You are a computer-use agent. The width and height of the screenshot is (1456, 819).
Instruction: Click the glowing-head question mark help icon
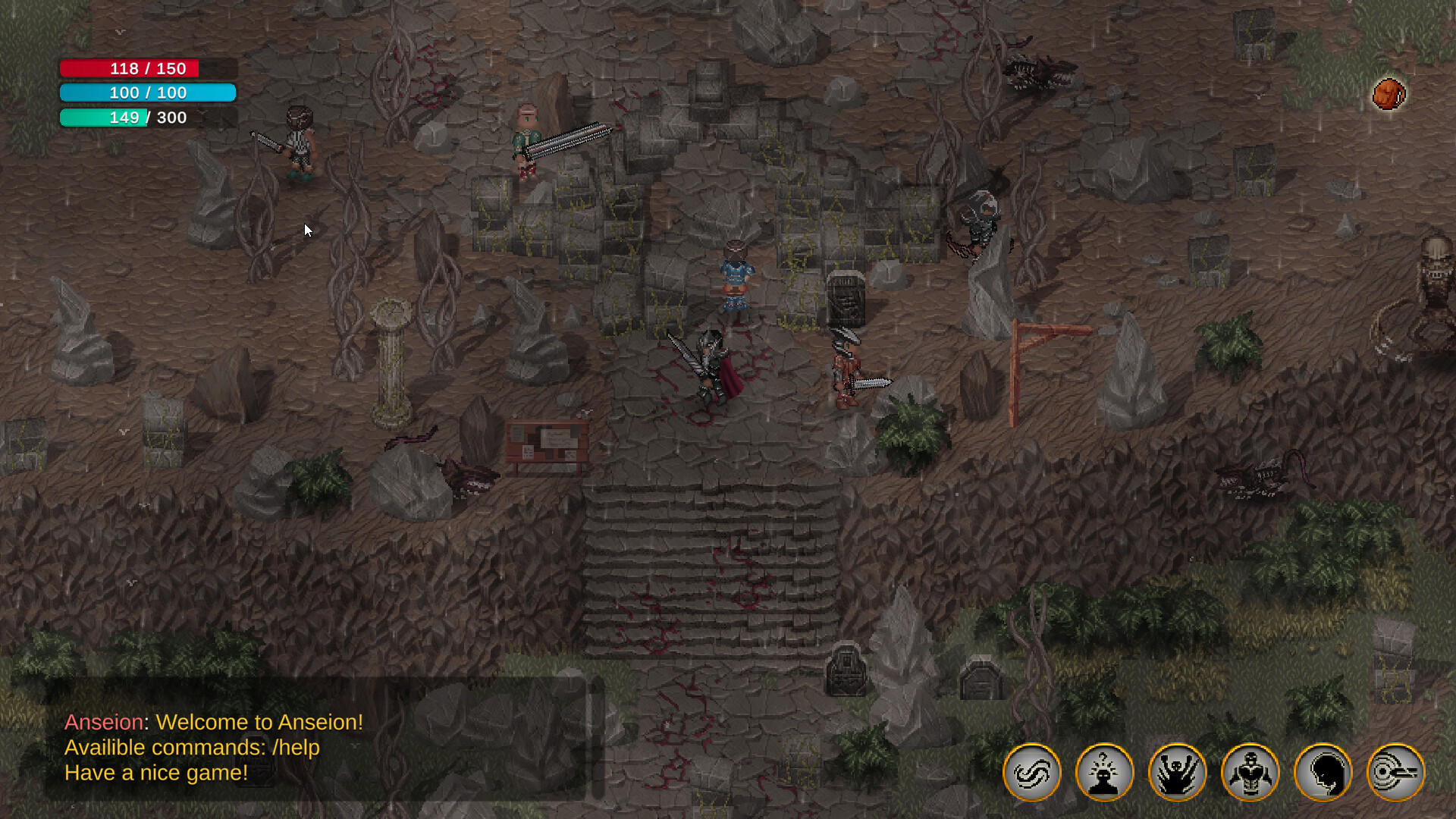[1104, 771]
